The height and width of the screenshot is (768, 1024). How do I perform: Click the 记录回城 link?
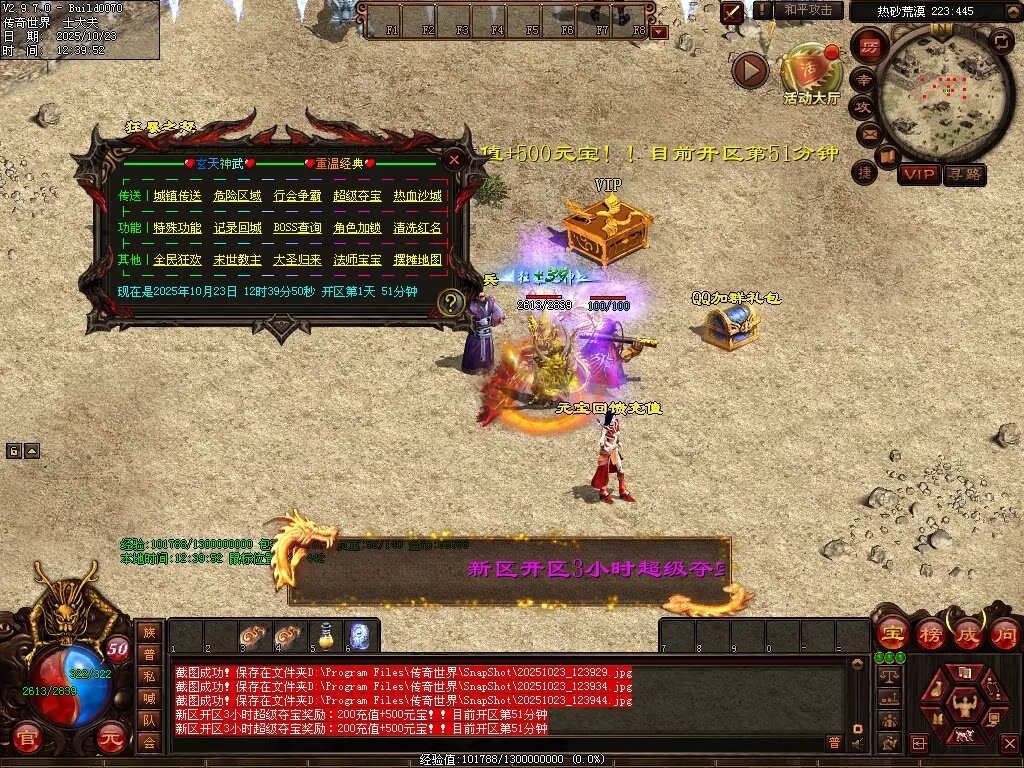click(x=237, y=228)
